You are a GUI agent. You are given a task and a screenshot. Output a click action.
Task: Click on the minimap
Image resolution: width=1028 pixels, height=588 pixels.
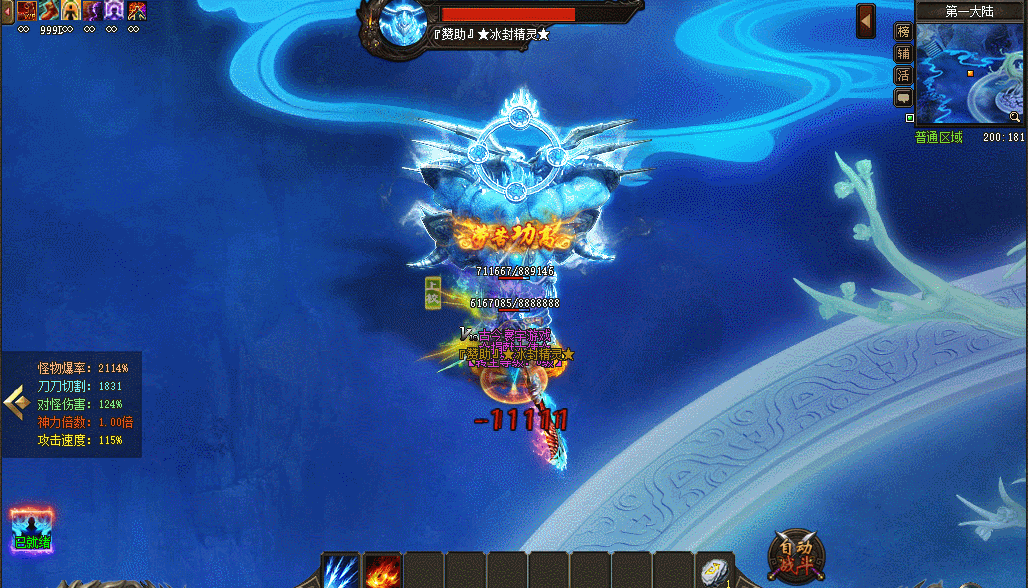pos(969,75)
